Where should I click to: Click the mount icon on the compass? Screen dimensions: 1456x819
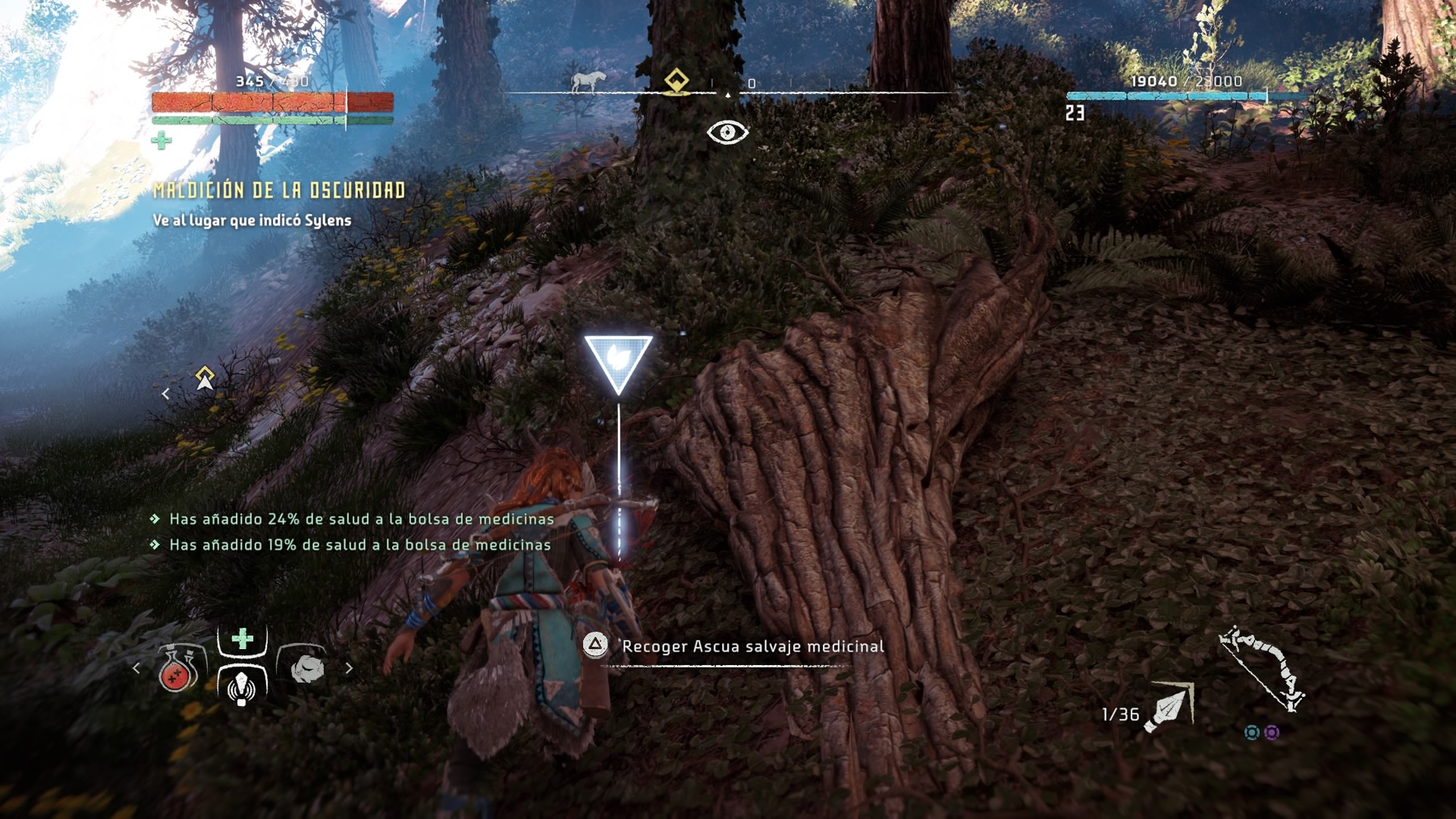[588, 81]
